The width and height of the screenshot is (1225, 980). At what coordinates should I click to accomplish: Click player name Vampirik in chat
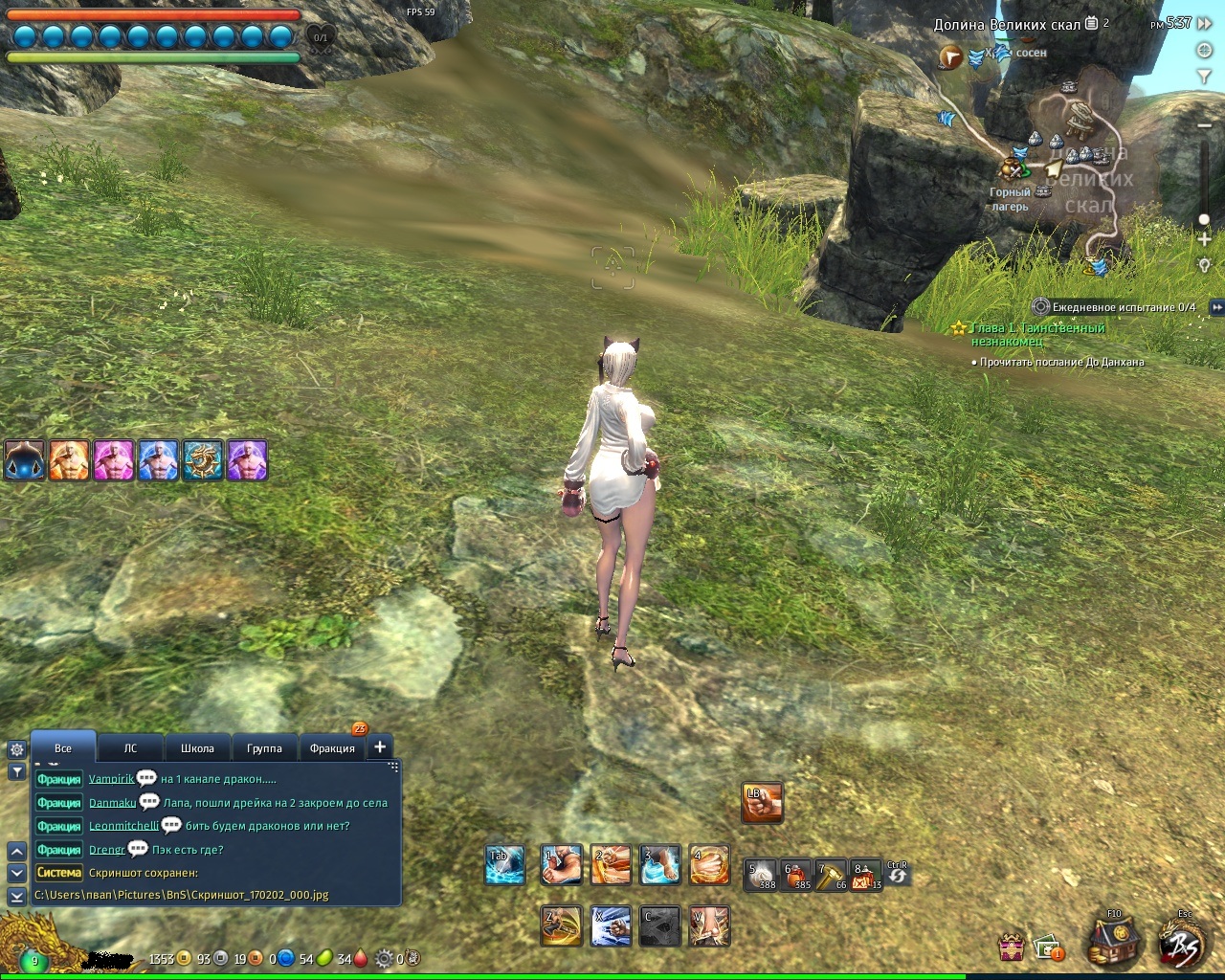coord(111,779)
